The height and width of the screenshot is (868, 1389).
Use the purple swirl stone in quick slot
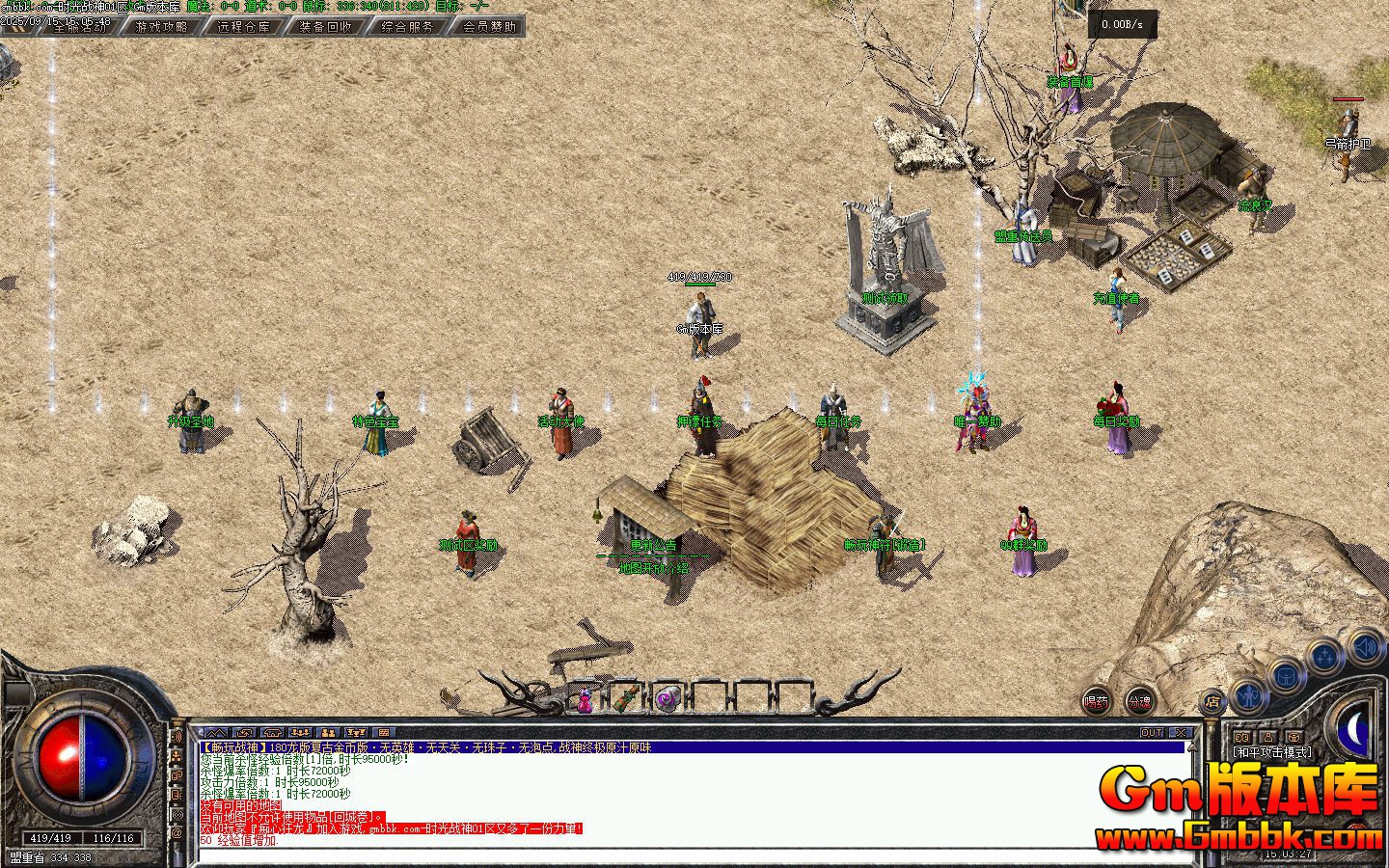tap(667, 698)
